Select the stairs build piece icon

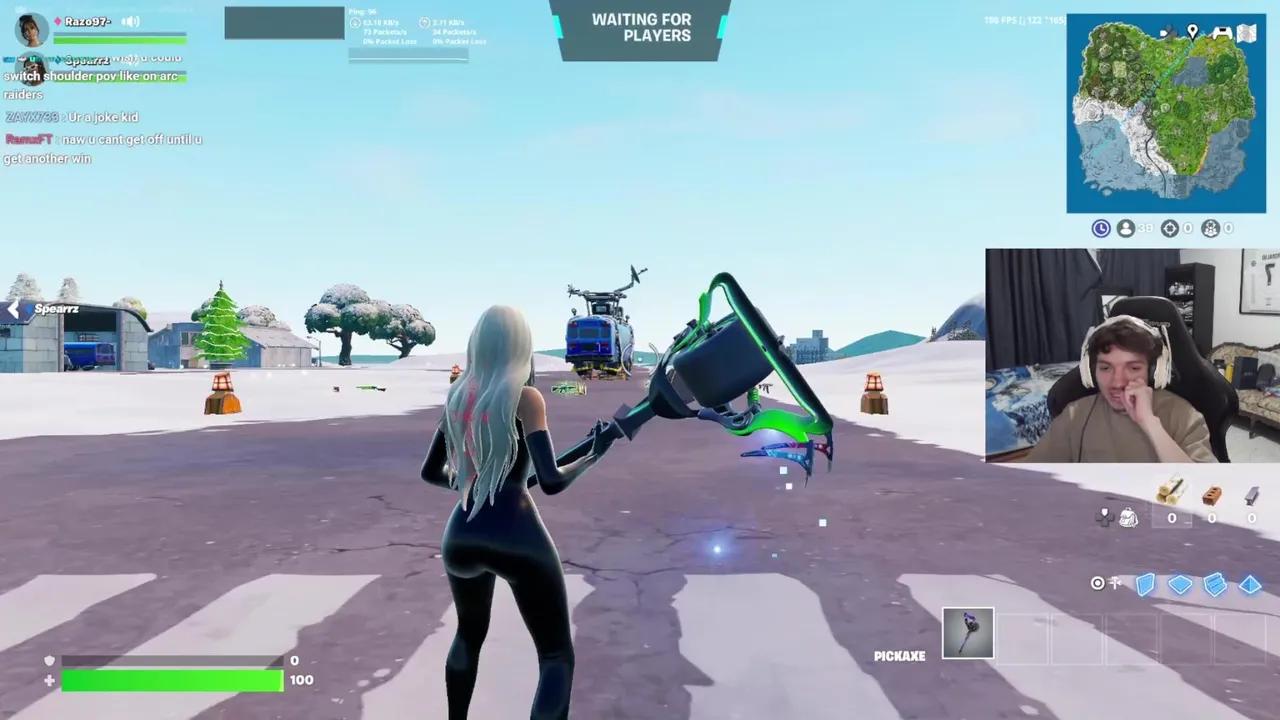point(1214,585)
